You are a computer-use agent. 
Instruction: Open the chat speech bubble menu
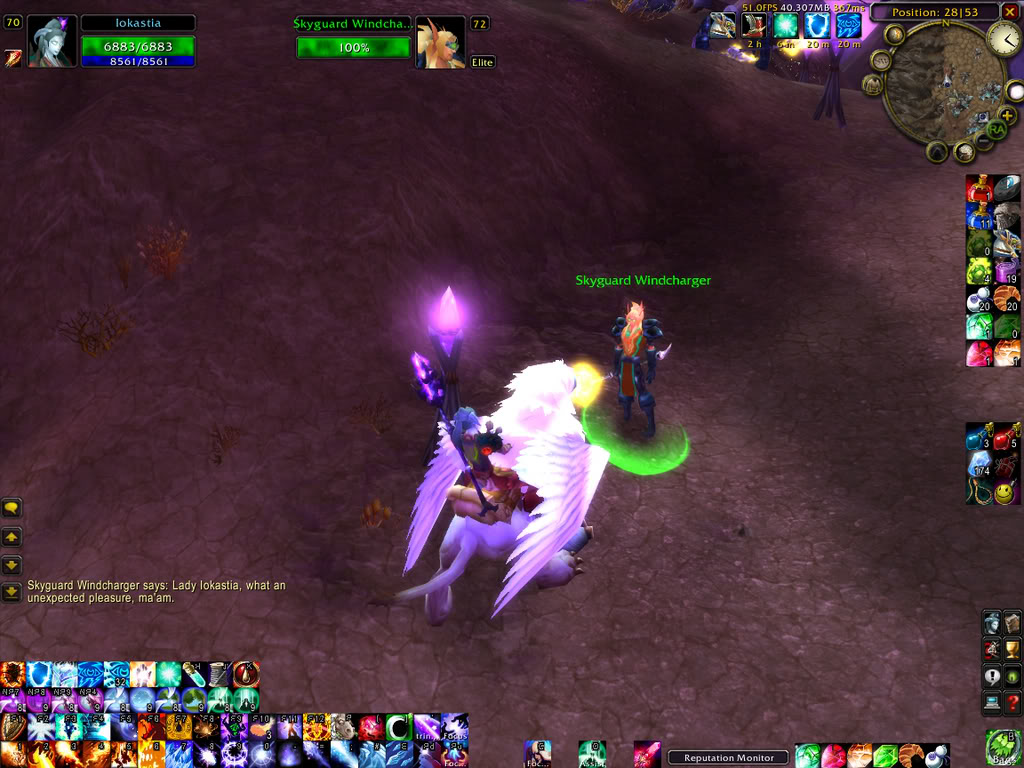click(12, 508)
